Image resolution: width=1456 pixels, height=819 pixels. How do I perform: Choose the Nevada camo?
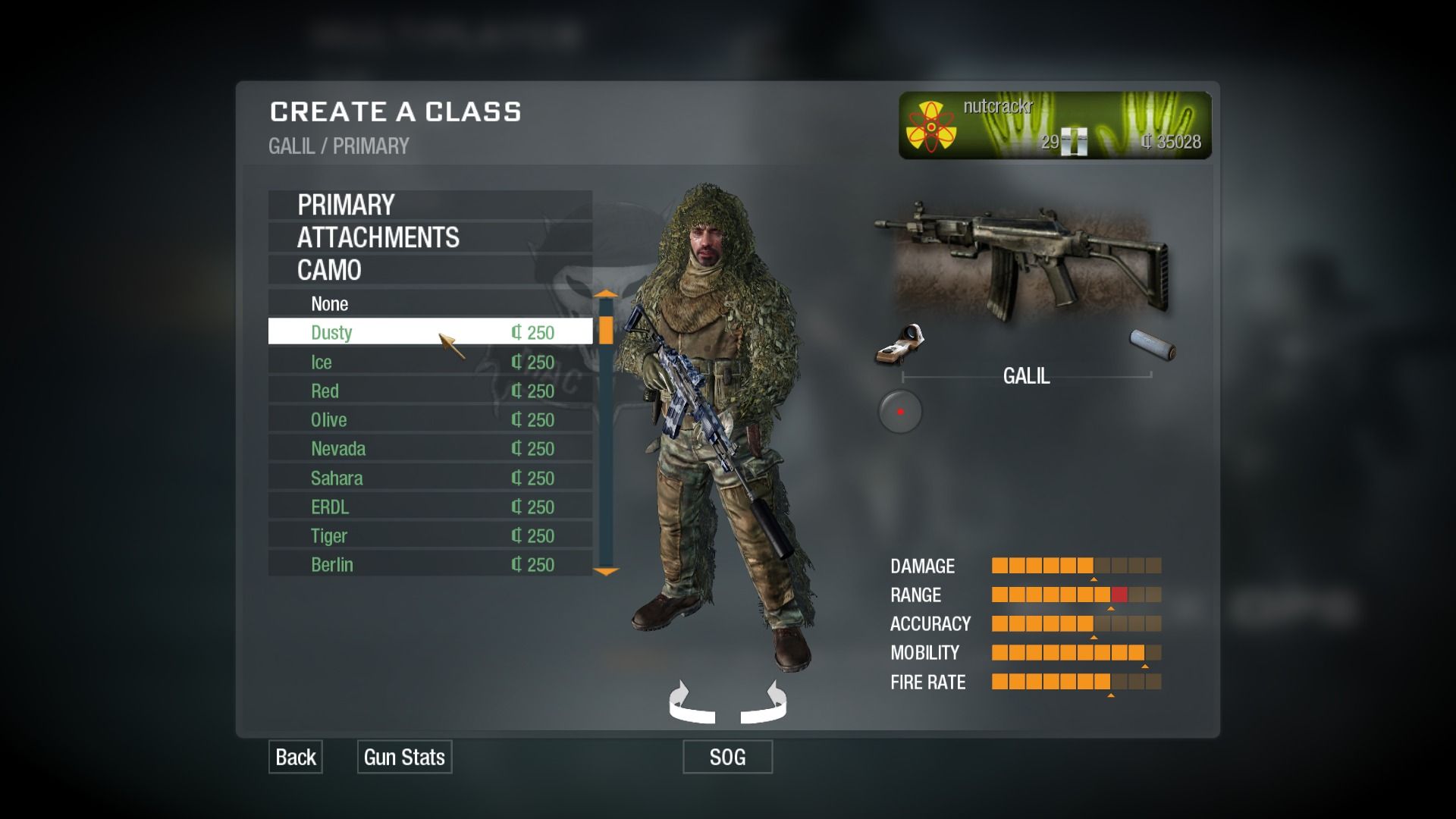(x=429, y=448)
